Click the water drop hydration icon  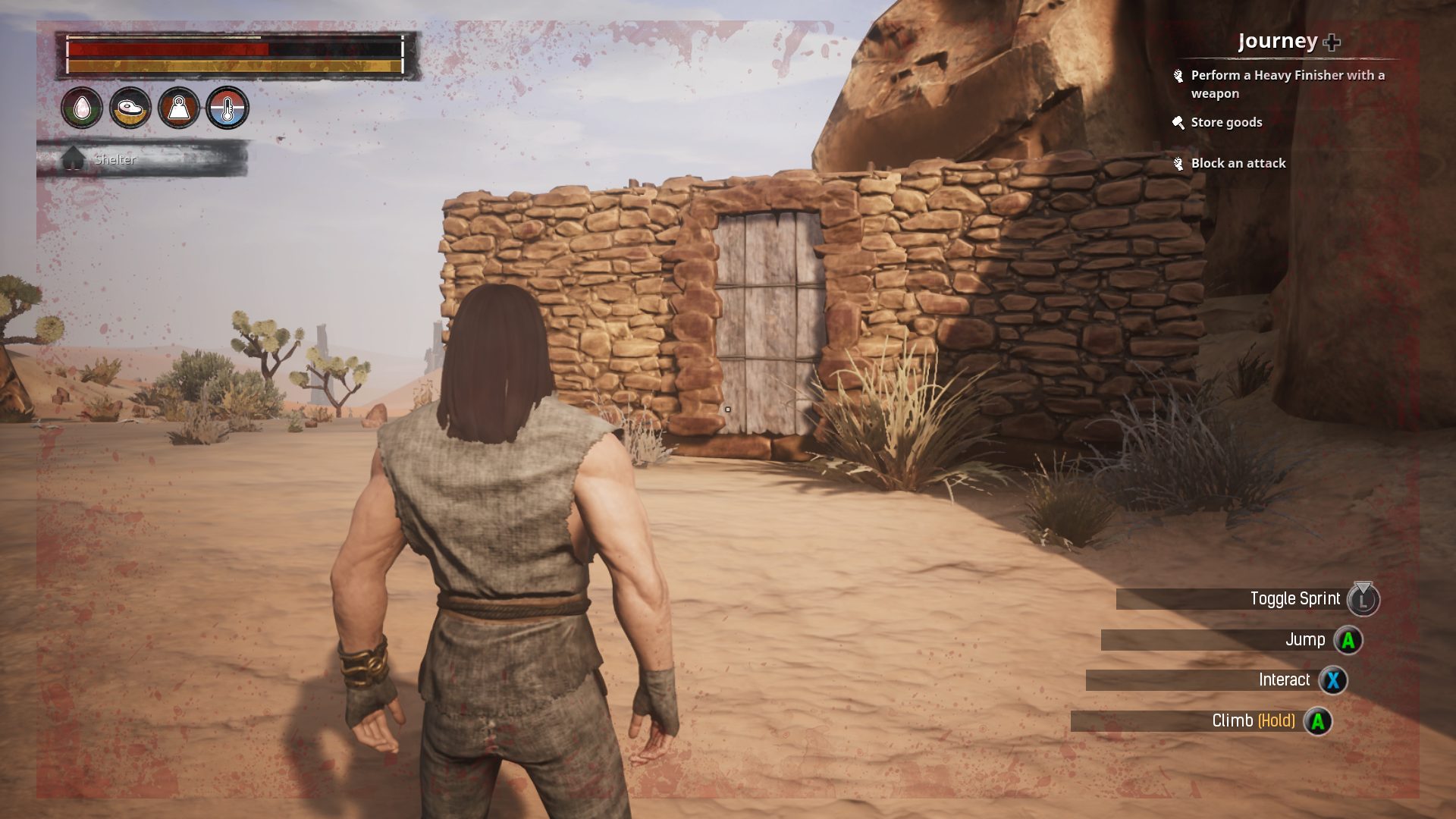(x=83, y=108)
